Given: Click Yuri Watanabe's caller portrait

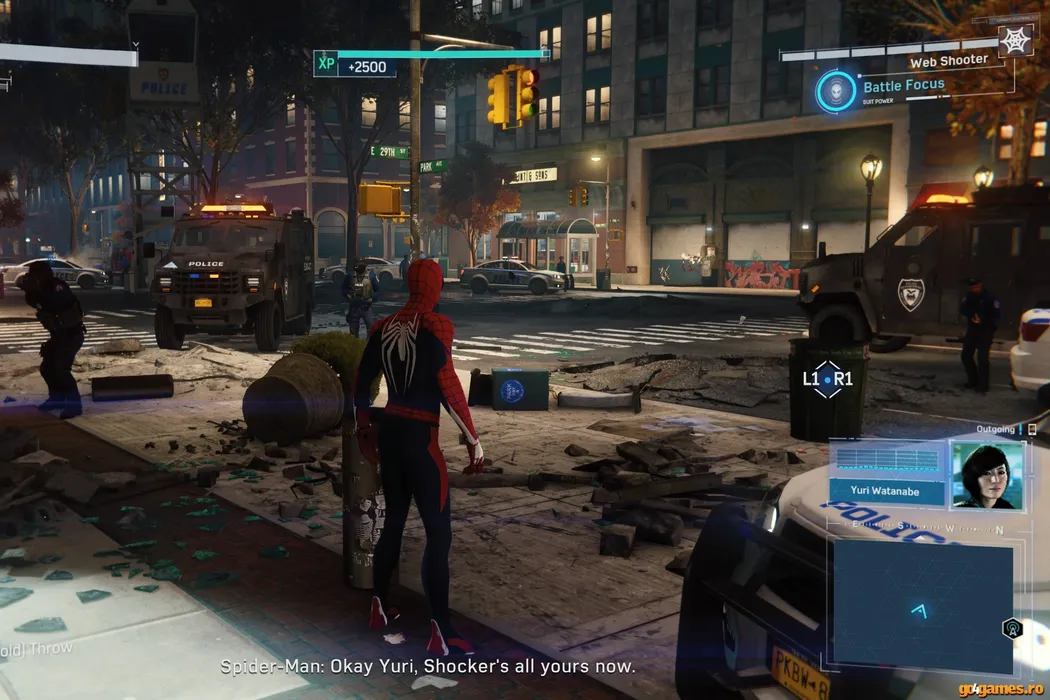Looking at the screenshot, I should pyautogui.click(x=985, y=475).
